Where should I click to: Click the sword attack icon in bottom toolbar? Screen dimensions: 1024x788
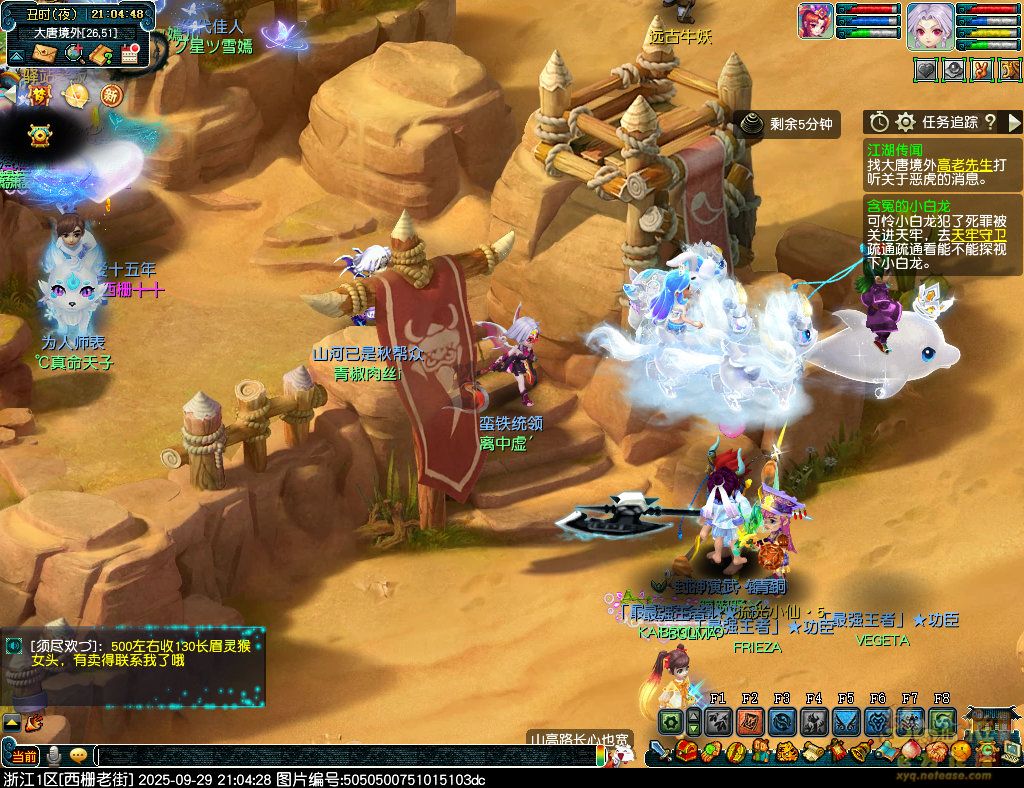(660, 752)
